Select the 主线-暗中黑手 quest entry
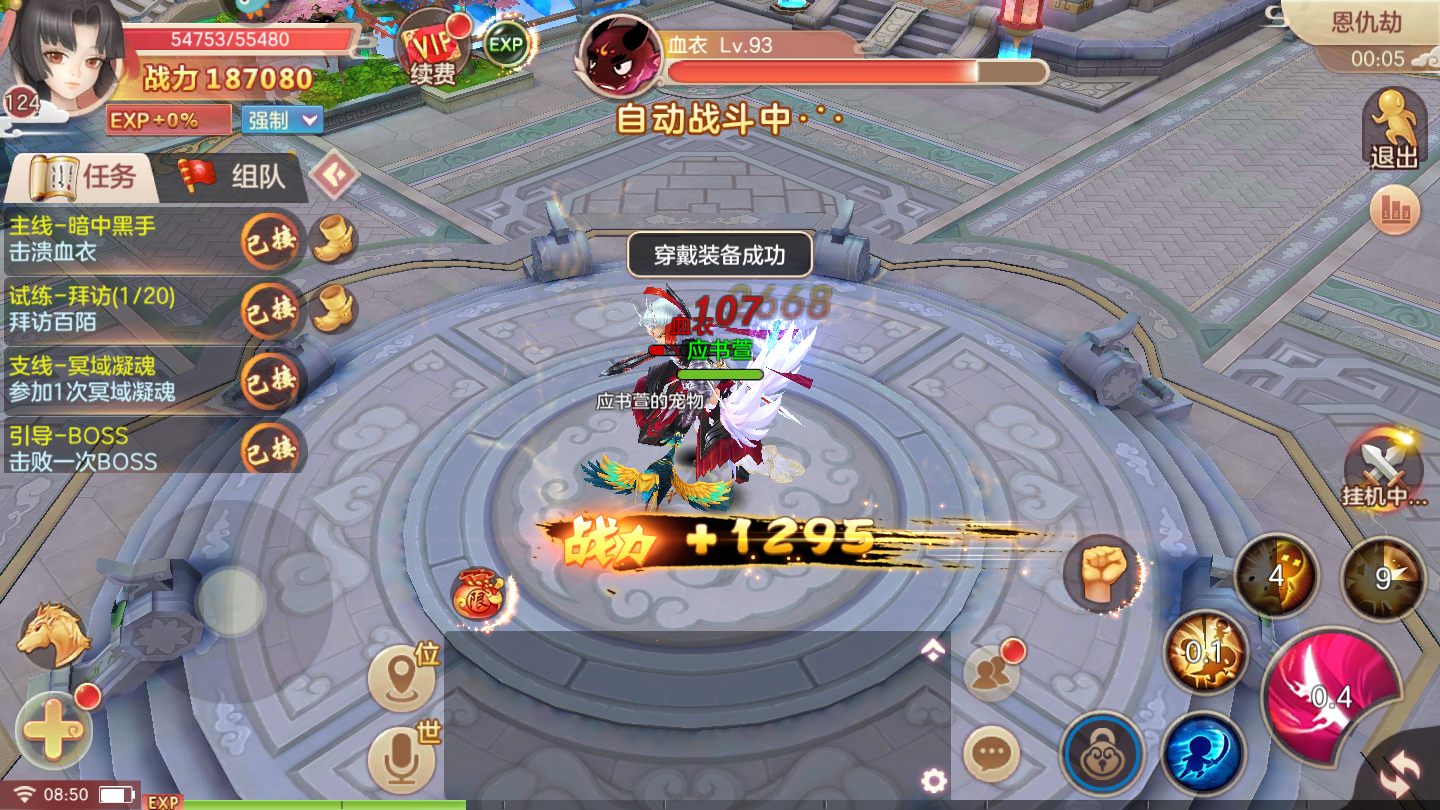The height and width of the screenshot is (810, 1440). (x=120, y=239)
